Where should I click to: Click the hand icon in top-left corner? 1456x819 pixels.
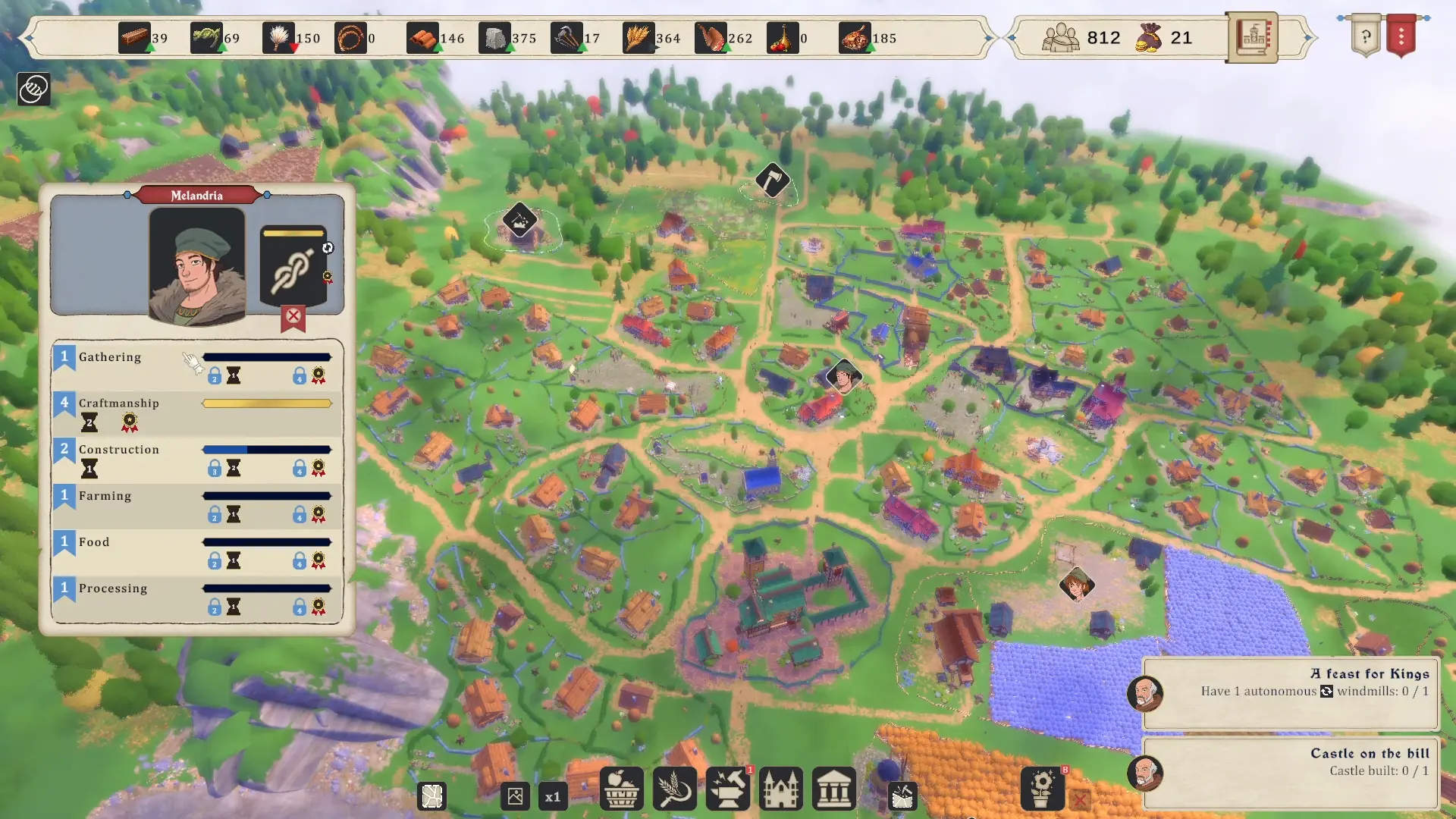(33, 89)
